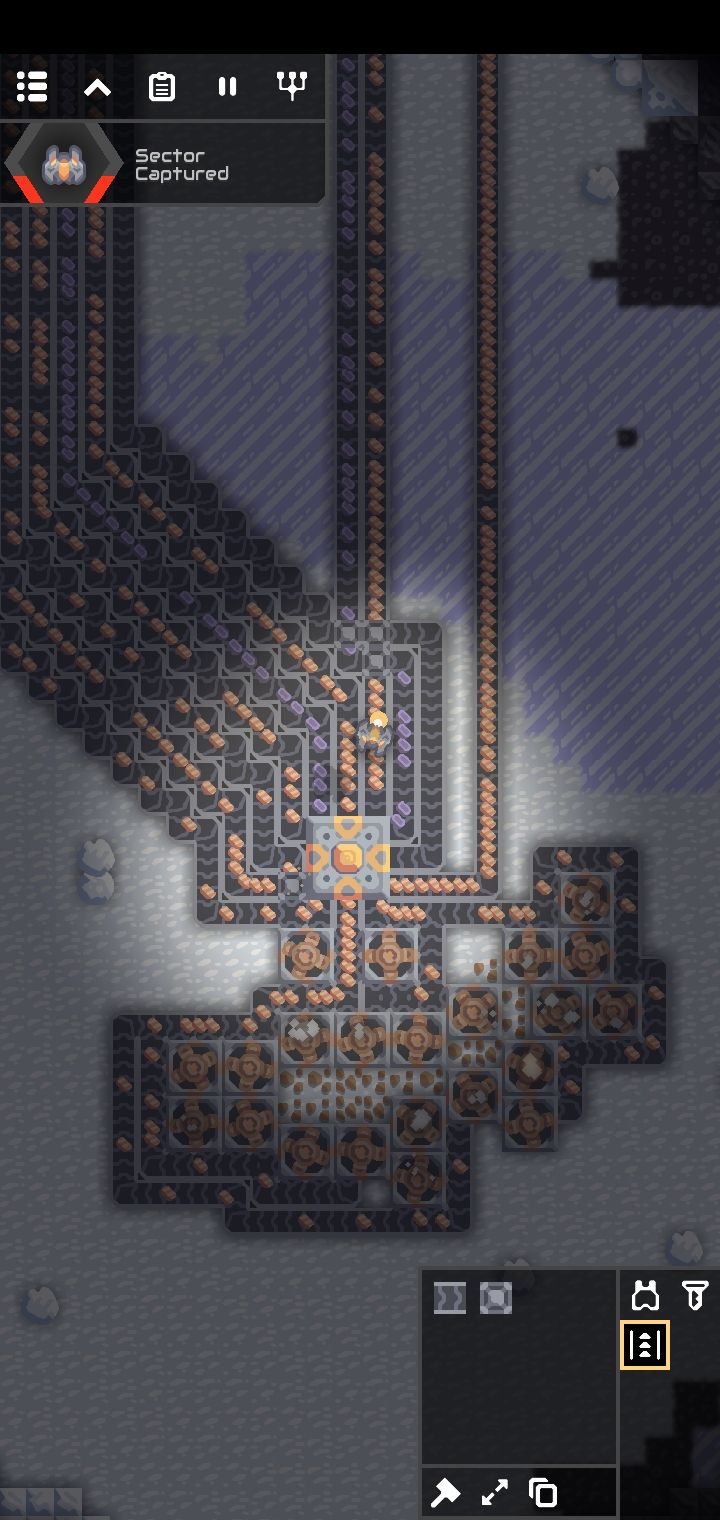The width and height of the screenshot is (720, 1520).
Task: Activate the hammer deconstruct tool
Action: coord(446,1493)
